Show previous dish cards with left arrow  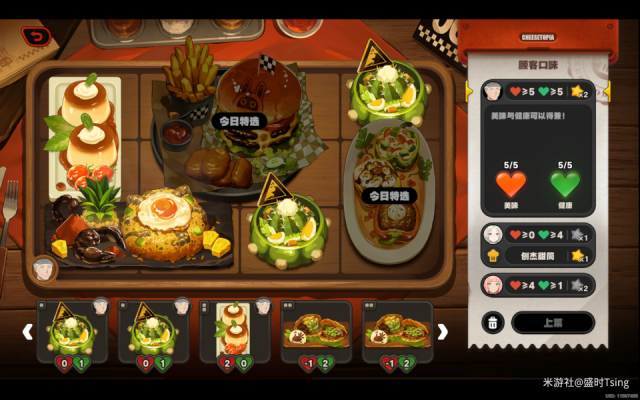[x=28, y=331]
